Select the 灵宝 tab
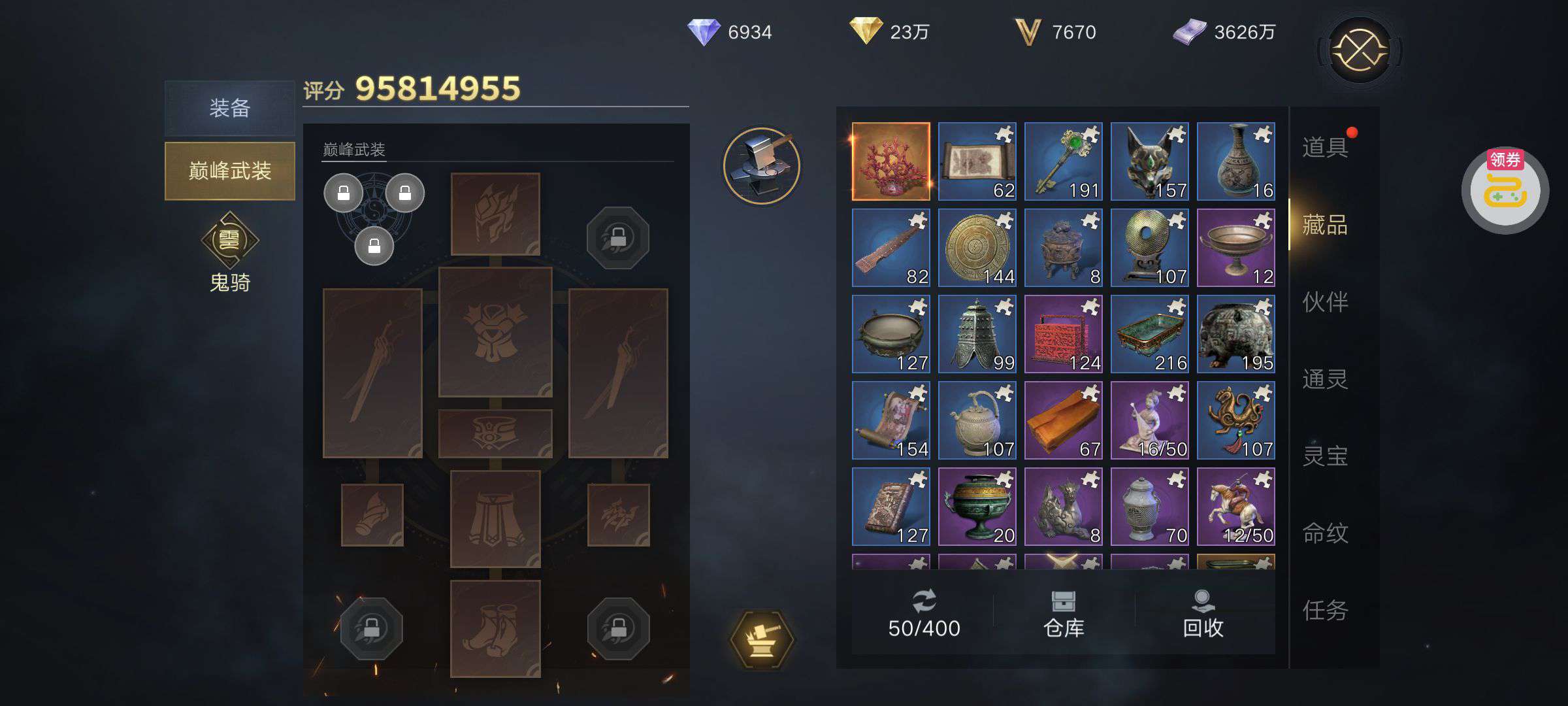Screen dimensions: 1568x706 pos(1324,456)
